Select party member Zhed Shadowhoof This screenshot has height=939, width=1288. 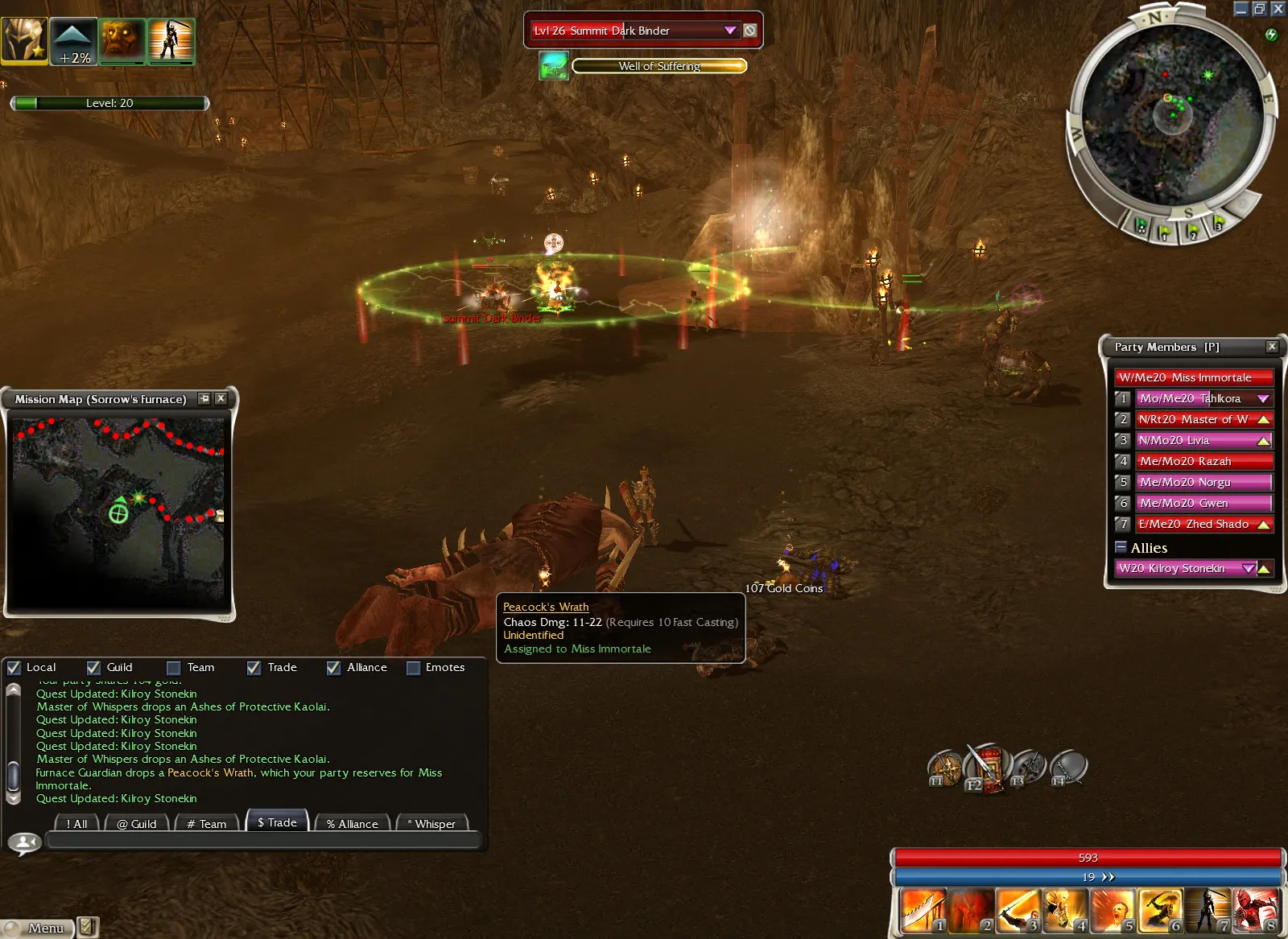pyautogui.click(x=1195, y=524)
